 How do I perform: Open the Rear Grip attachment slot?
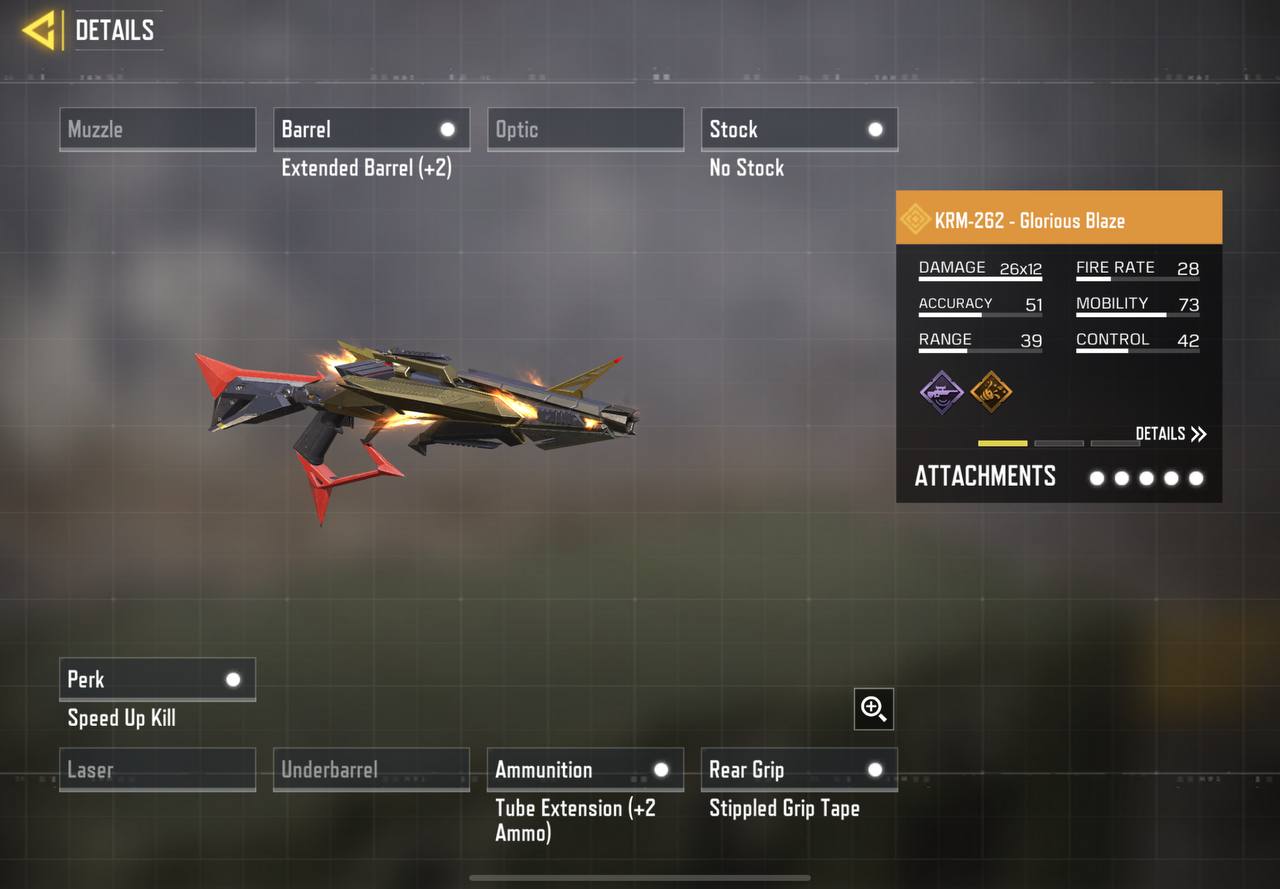coord(799,769)
